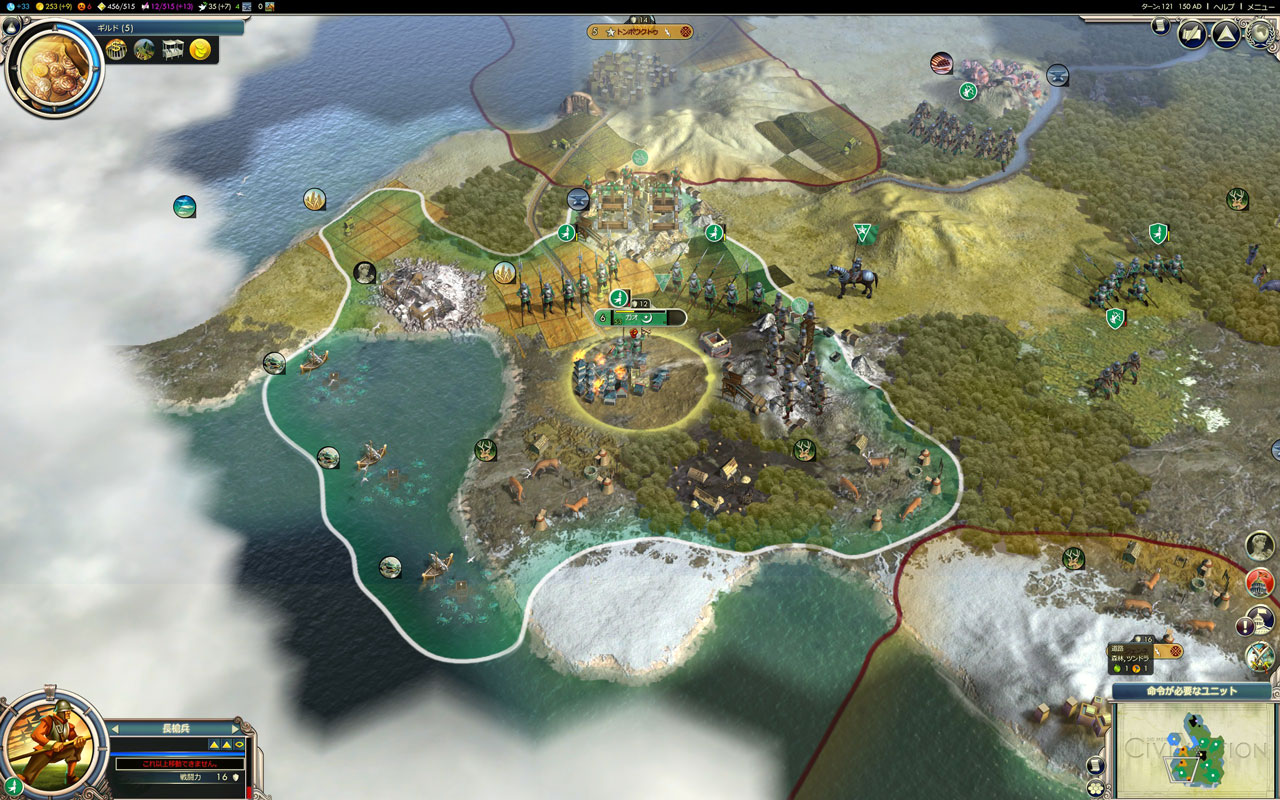Cycle to previous unit with left arrow
Viewport: 1280px width, 800px height.
(115, 729)
